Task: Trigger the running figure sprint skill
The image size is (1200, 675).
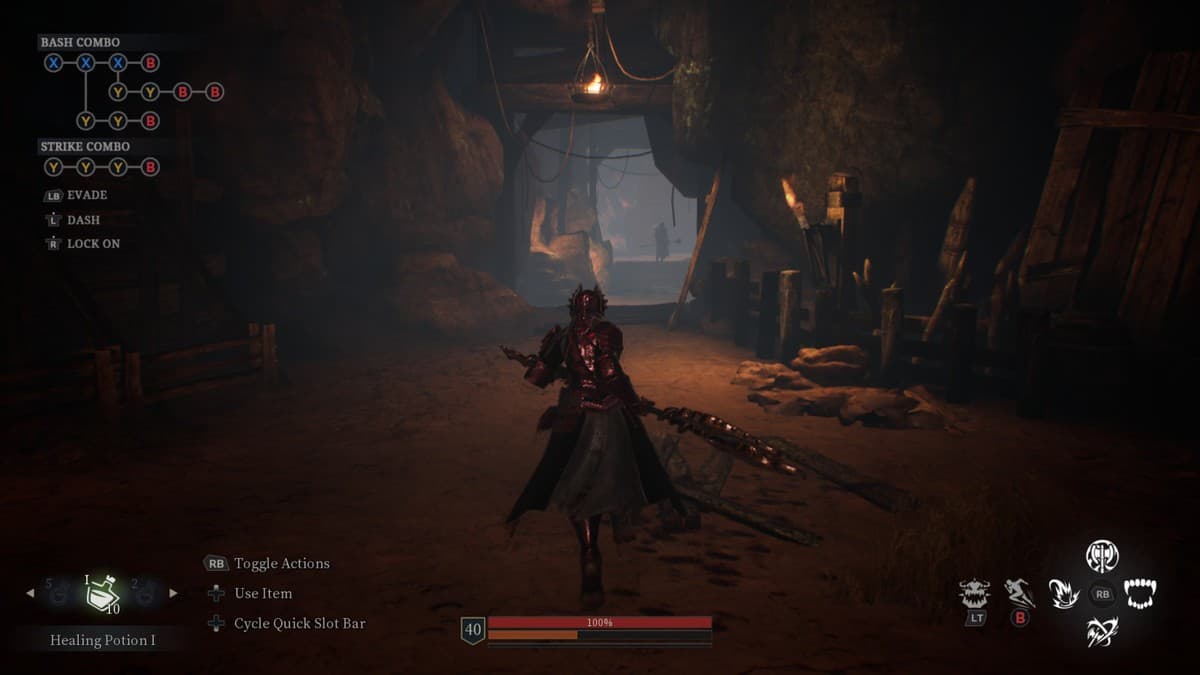Action: (1019, 593)
